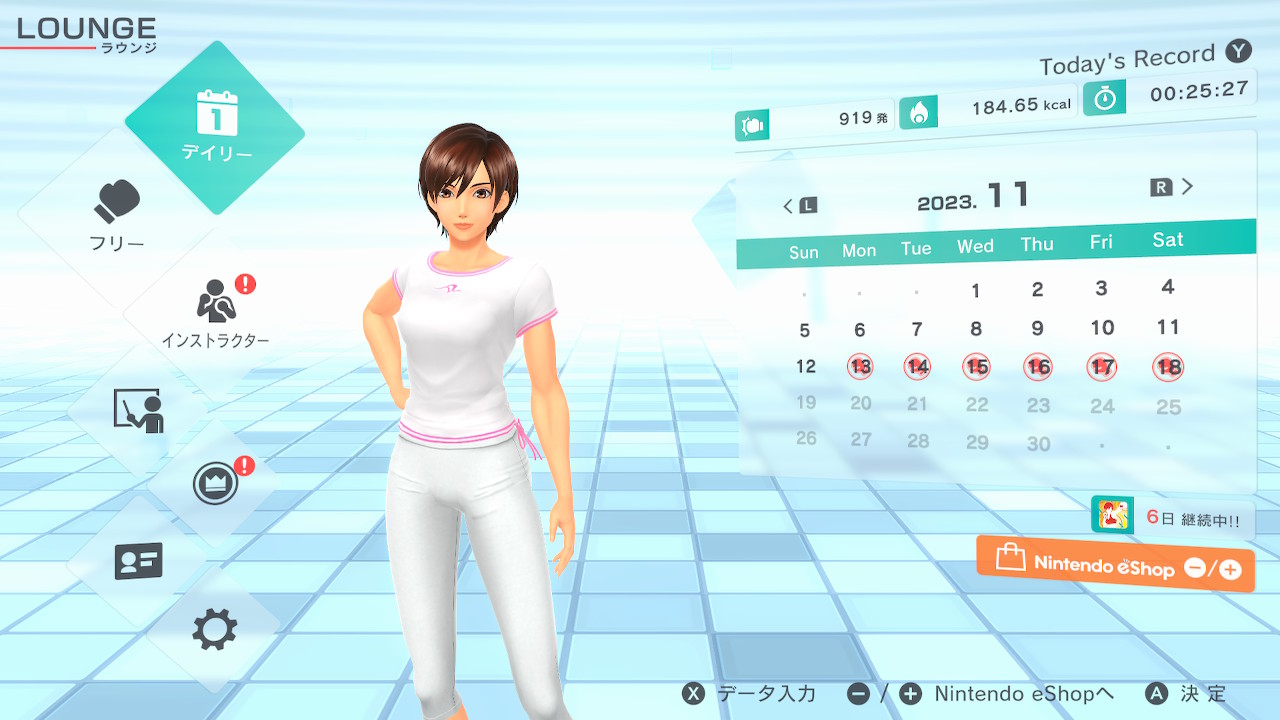Viewport: 1280px width, 720px height.
Task: Open the gear settings menu
Action: click(215, 630)
